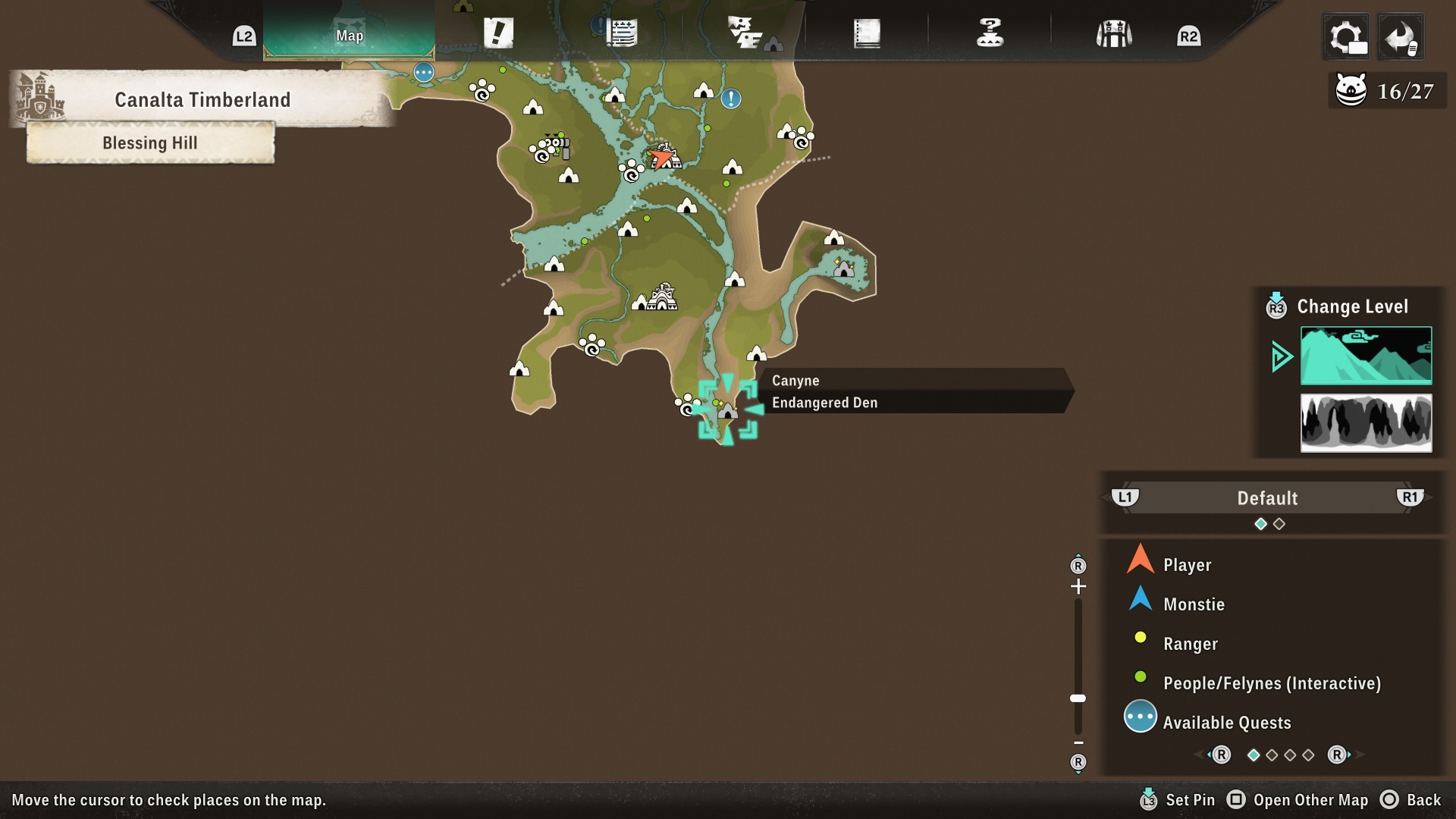Select the second diamond page indicator
Image resolution: width=1456 pixels, height=819 pixels.
(1280, 523)
